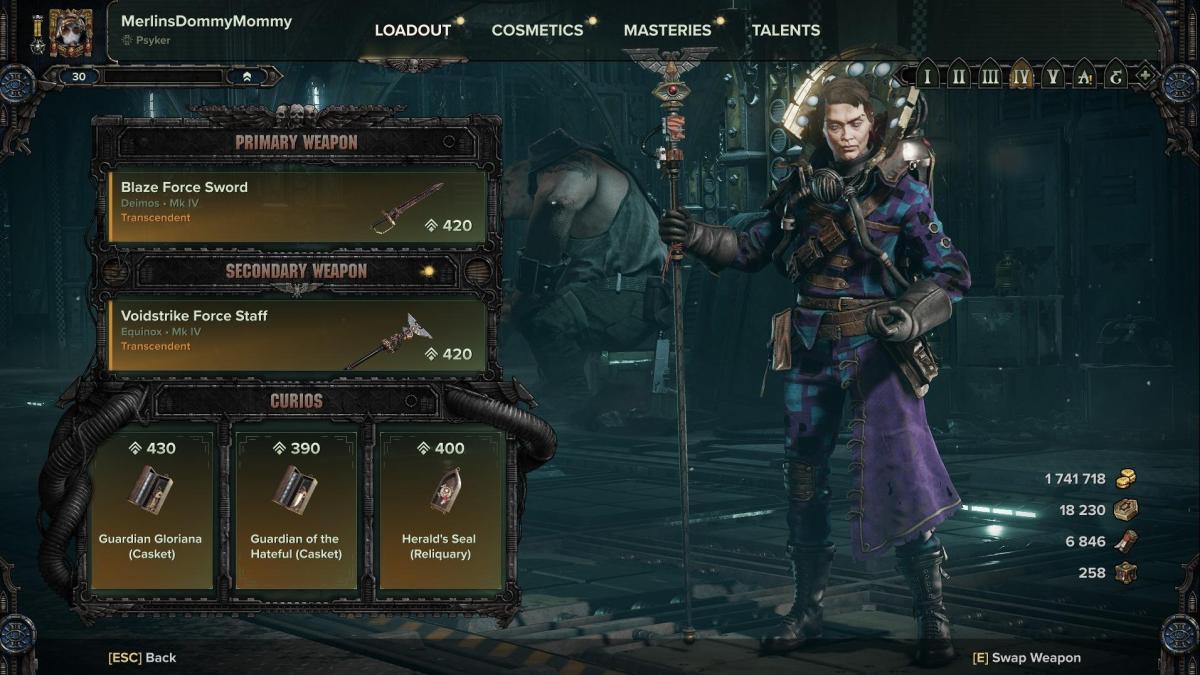The height and width of the screenshot is (675, 1200).
Task: Click the Swap Weapon button
Action: point(1026,657)
